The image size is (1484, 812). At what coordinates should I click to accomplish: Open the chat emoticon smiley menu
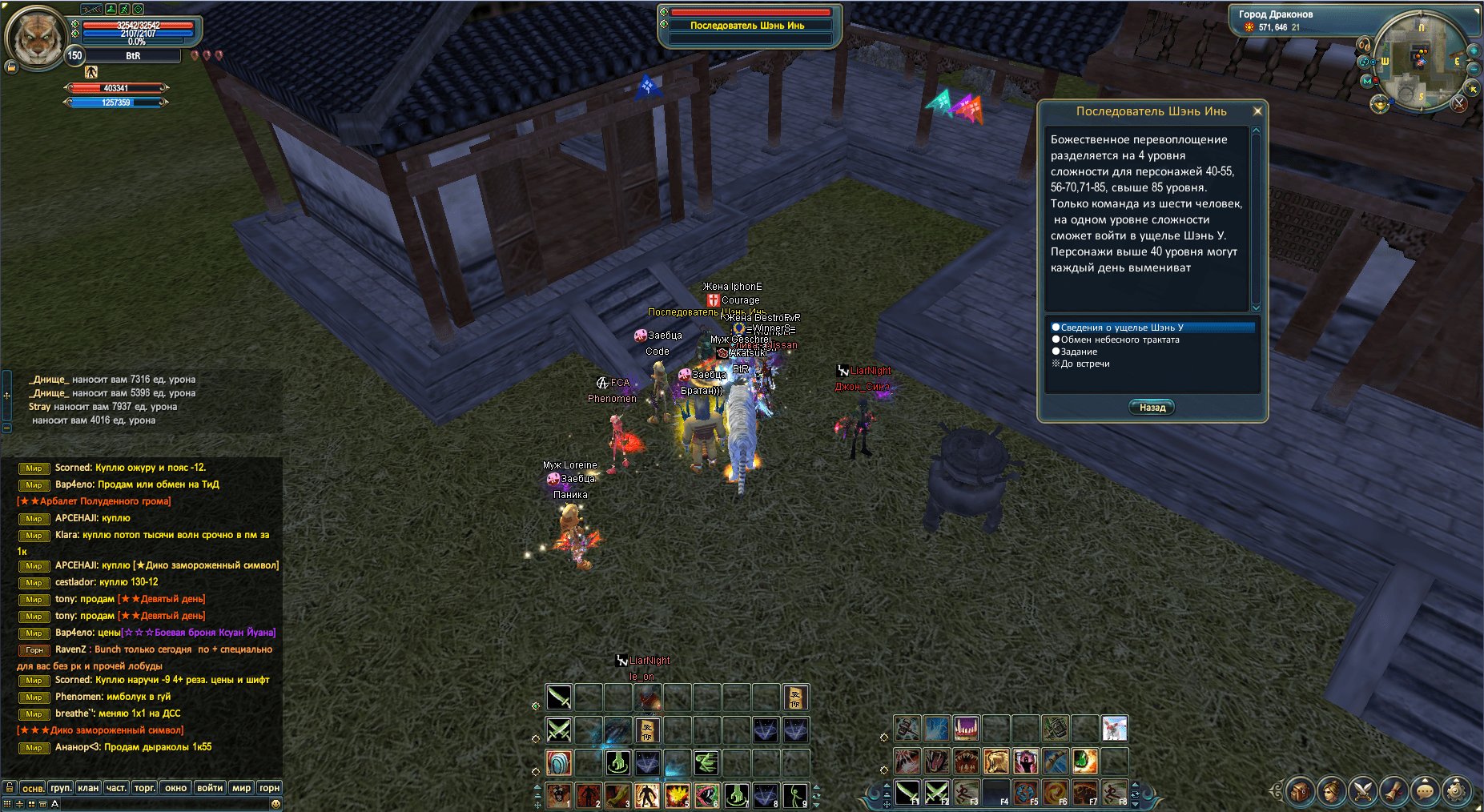click(275, 804)
